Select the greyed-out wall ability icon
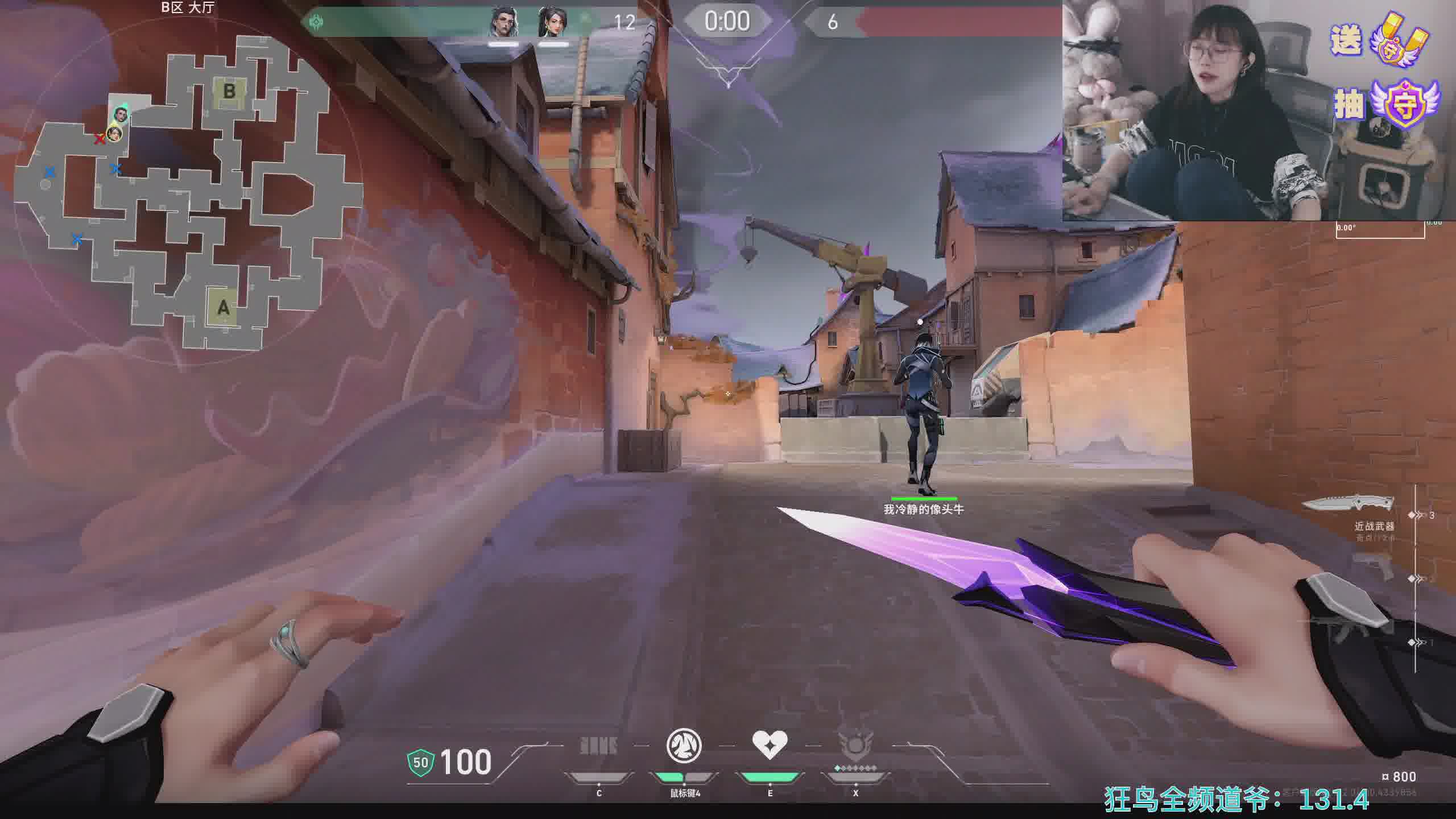 point(598,746)
